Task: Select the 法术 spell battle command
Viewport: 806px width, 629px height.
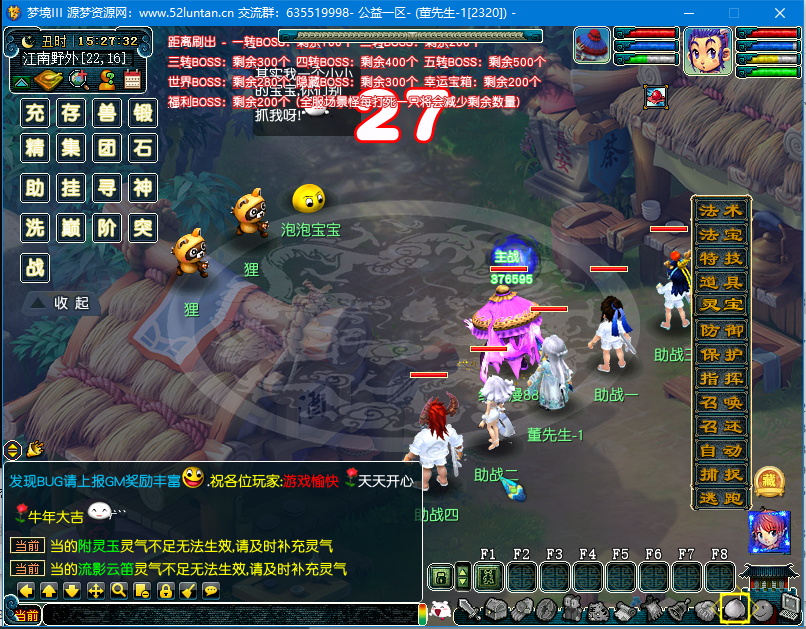Action: coord(721,211)
